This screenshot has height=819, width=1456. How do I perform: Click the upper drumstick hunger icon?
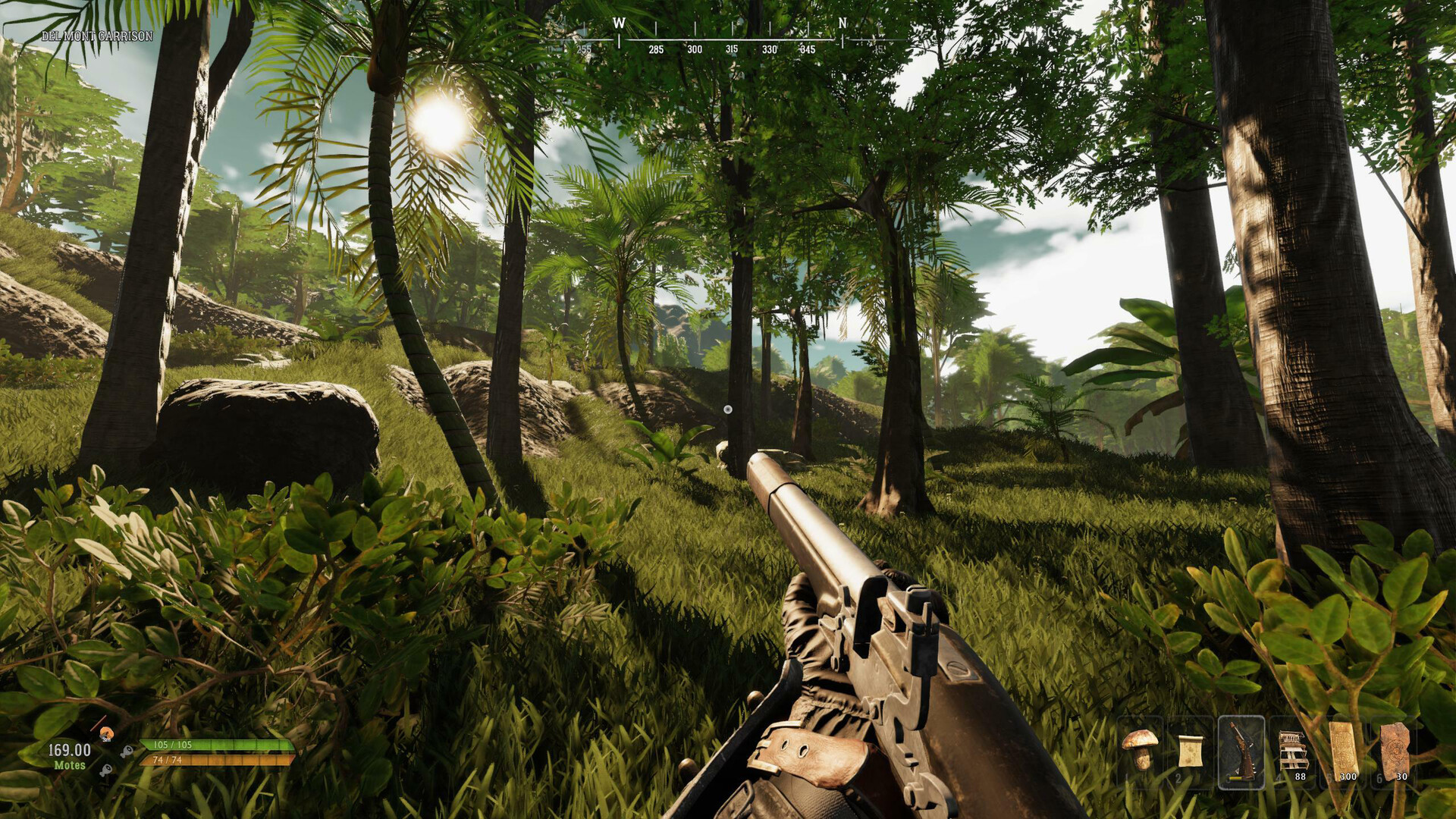pos(127,752)
